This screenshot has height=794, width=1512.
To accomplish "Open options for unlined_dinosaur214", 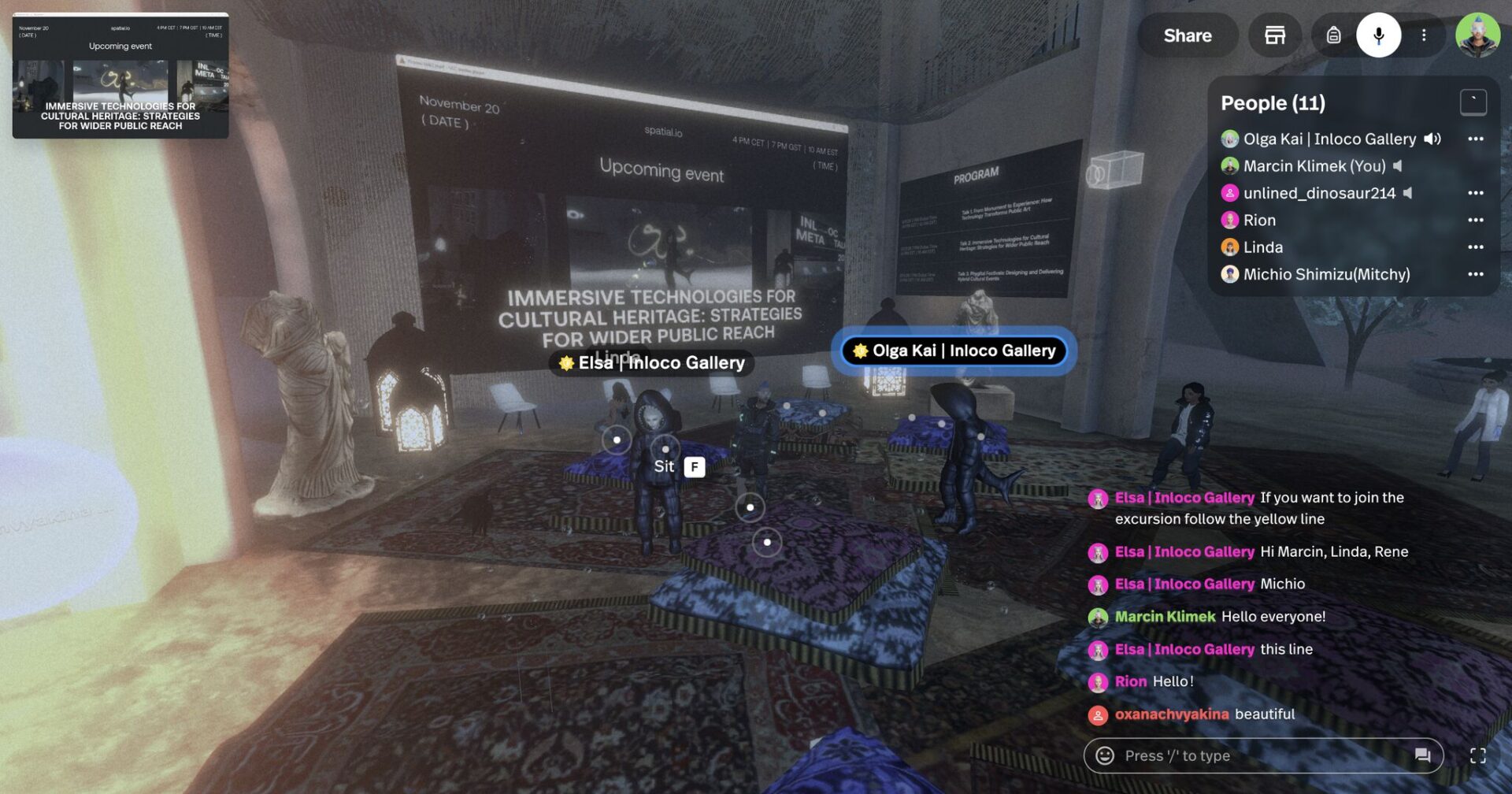I will pos(1475,194).
